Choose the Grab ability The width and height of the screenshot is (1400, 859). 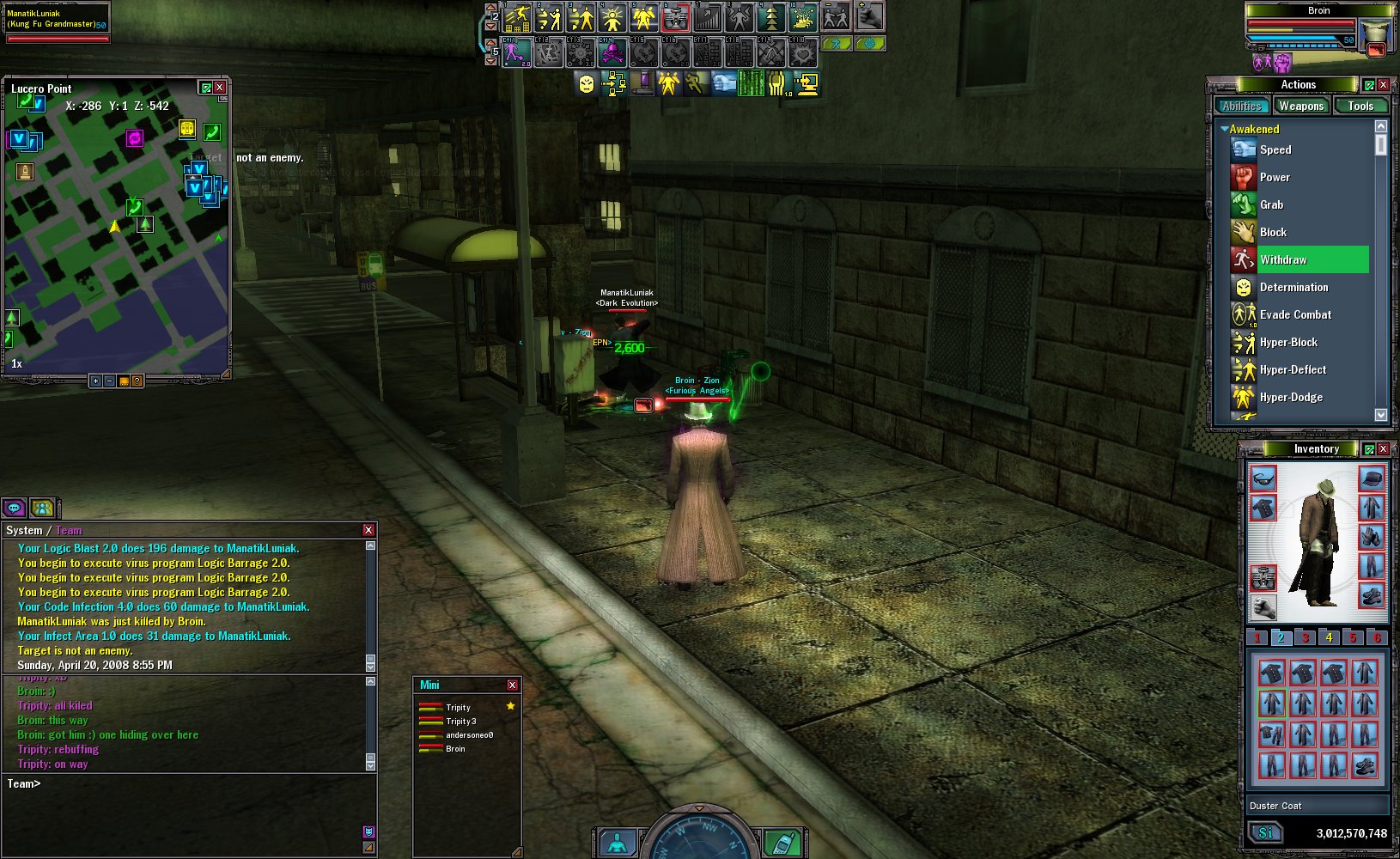1271,204
